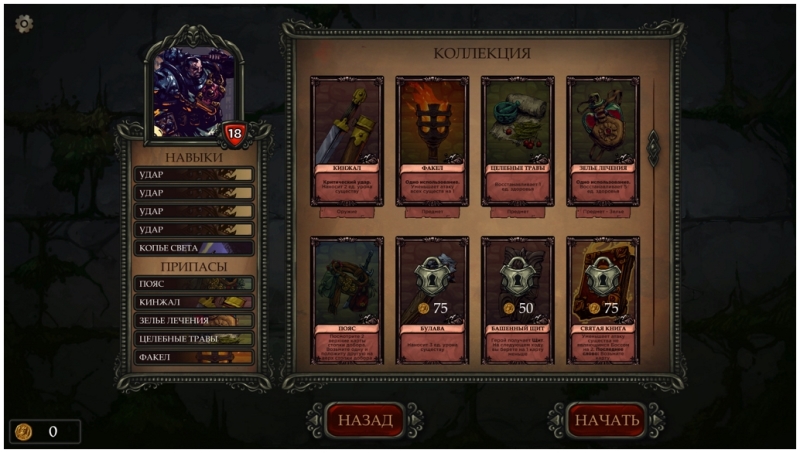800x453 pixels.
Task: Choose the Факел torch card
Action: [431, 141]
